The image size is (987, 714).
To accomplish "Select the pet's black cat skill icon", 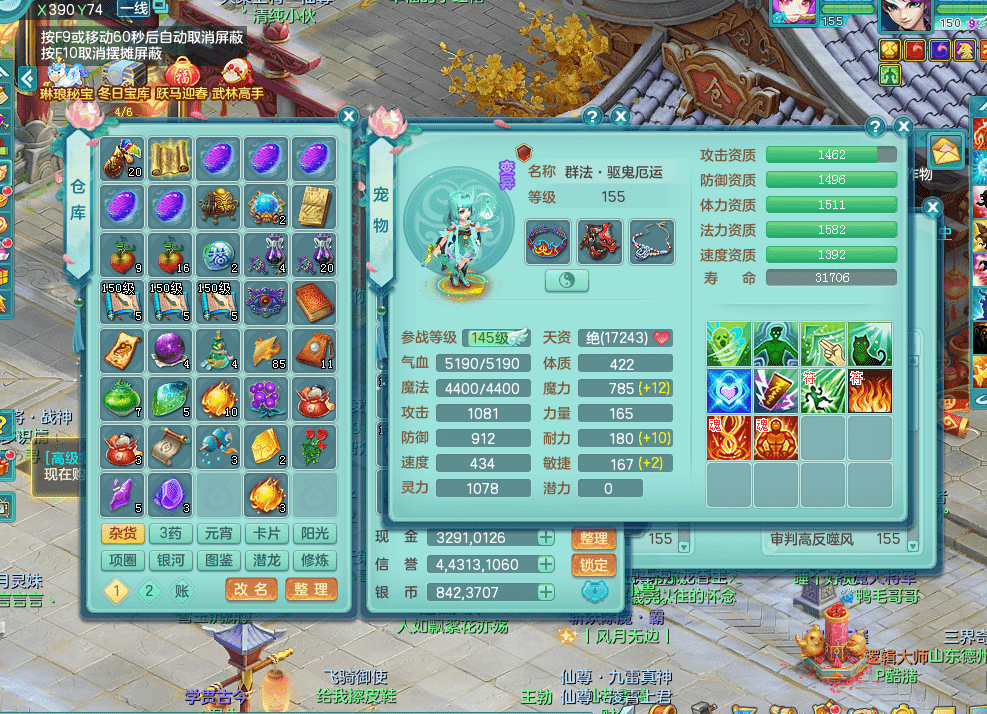I will pos(870,343).
